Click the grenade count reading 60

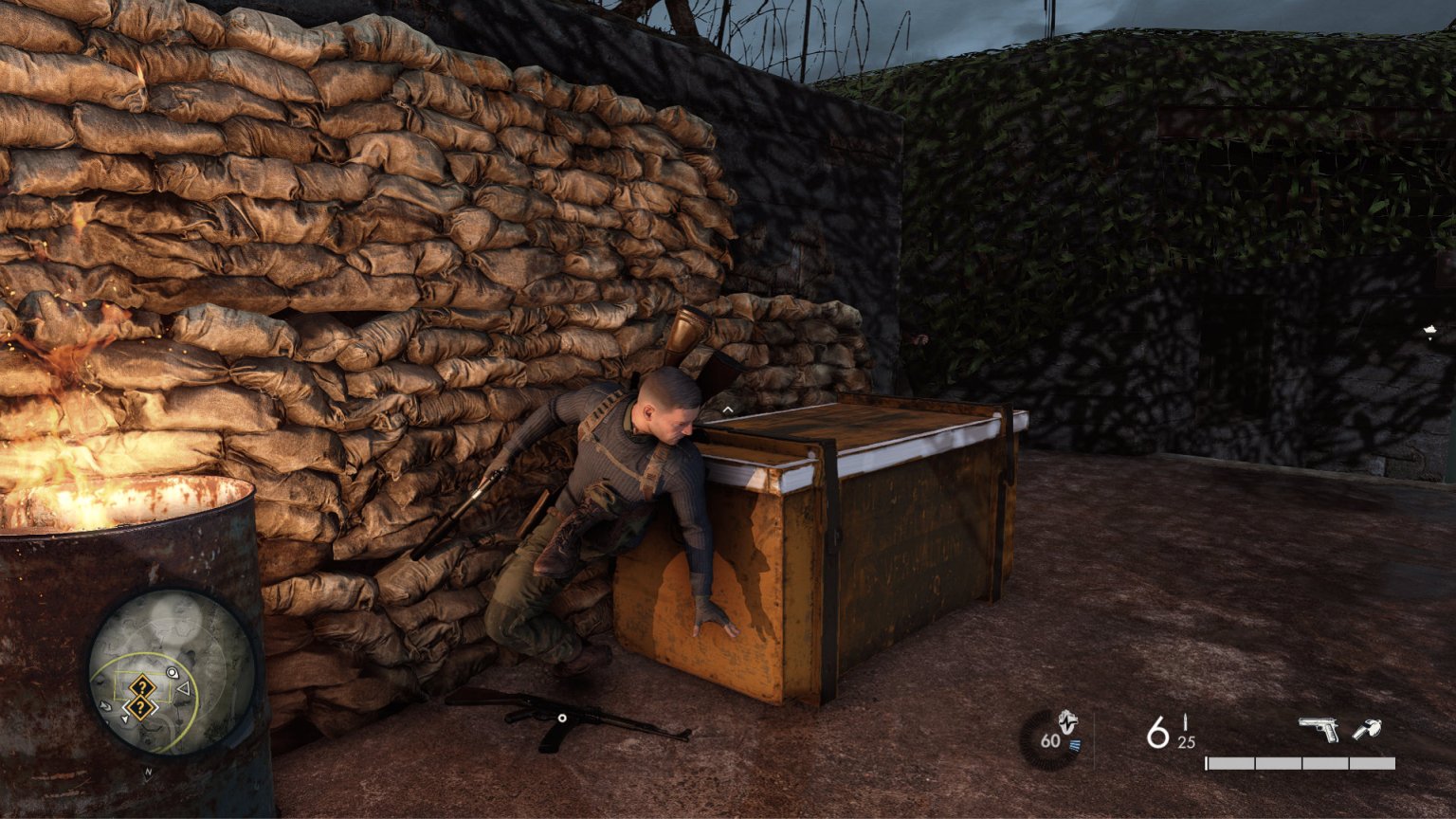pos(1050,741)
